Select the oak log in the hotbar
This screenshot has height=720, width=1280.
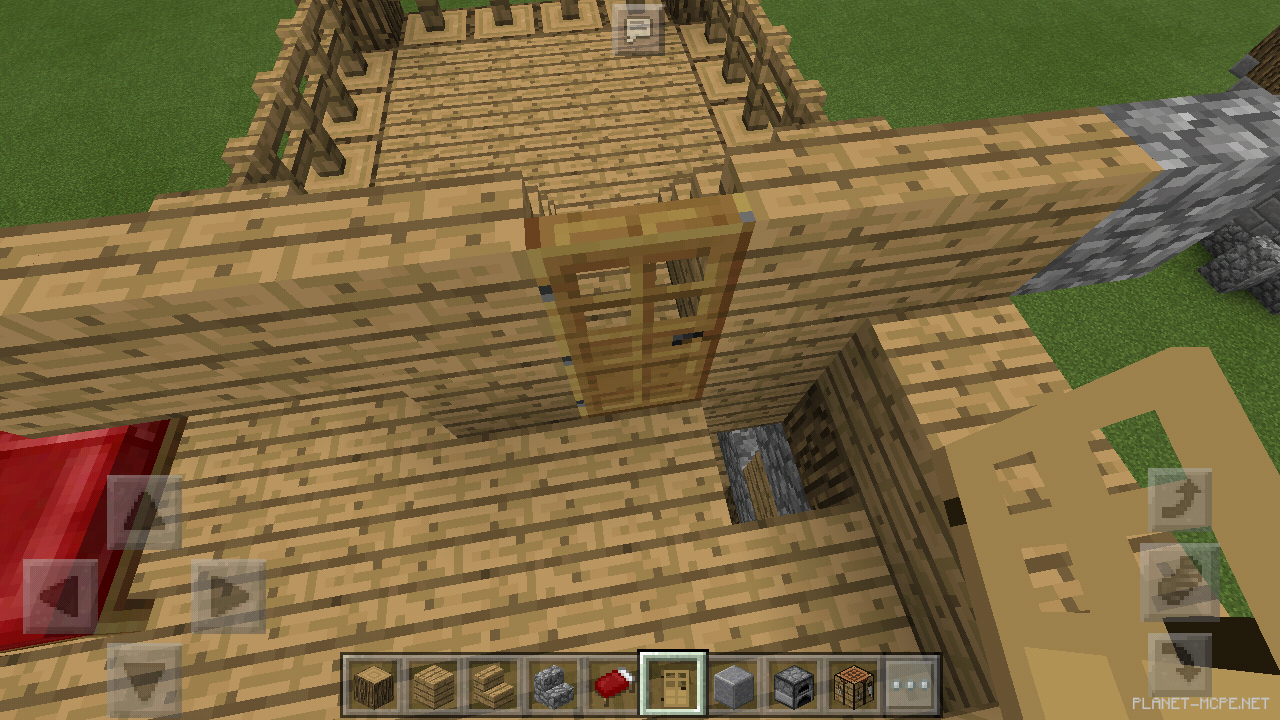tap(371, 685)
